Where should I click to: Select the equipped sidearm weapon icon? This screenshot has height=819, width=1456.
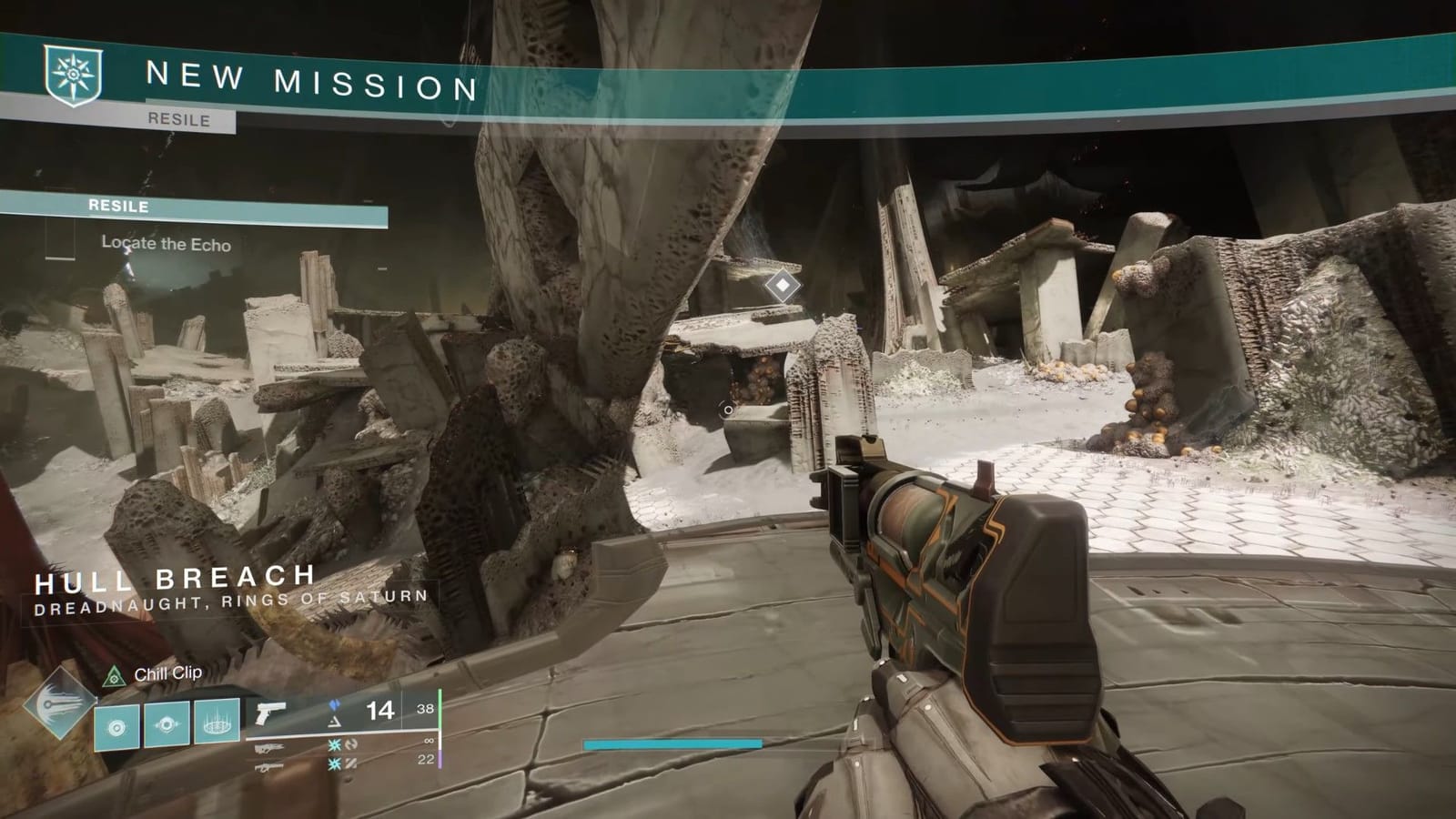tap(271, 713)
